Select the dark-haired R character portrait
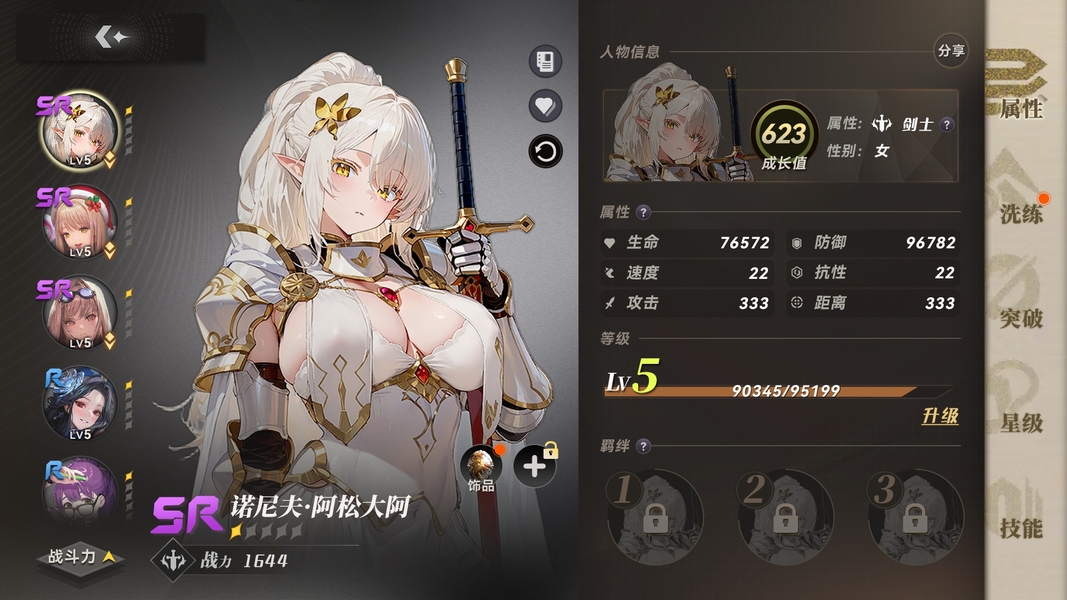This screenshot has height=600, width=1067. 80,405
